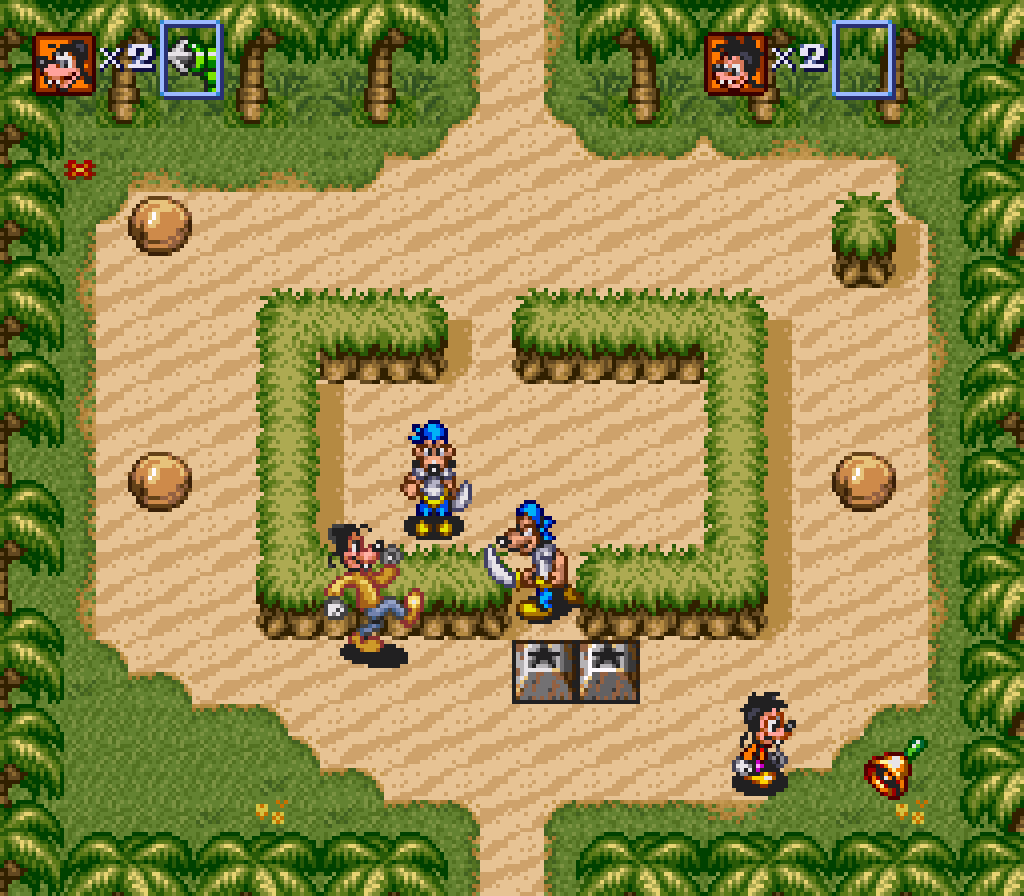Select Max's empty item slot
This screenshot has height=896, width=1024.
point(861,59)
